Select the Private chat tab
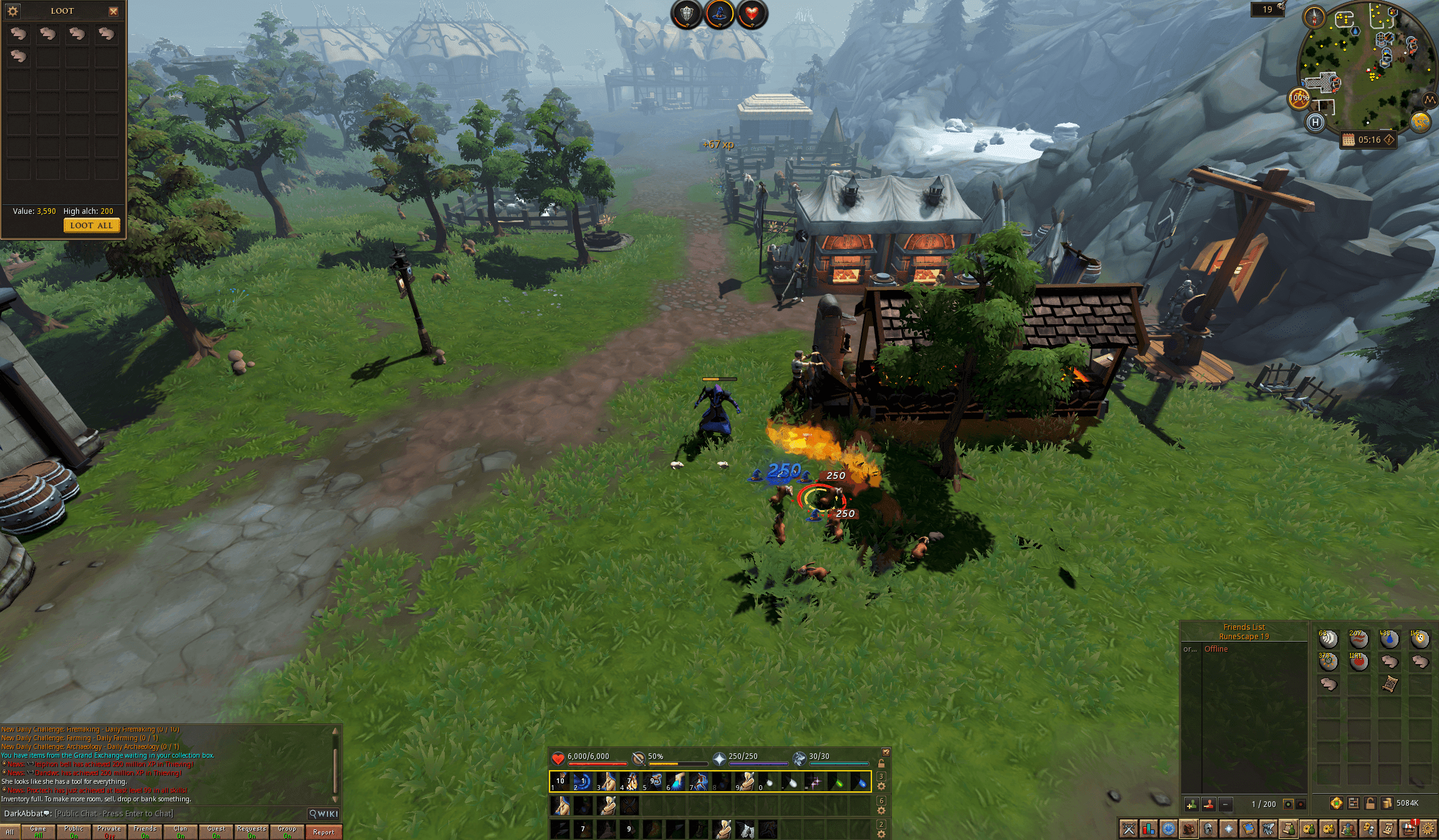This screenshot has width=1439, height=840. 109,832
